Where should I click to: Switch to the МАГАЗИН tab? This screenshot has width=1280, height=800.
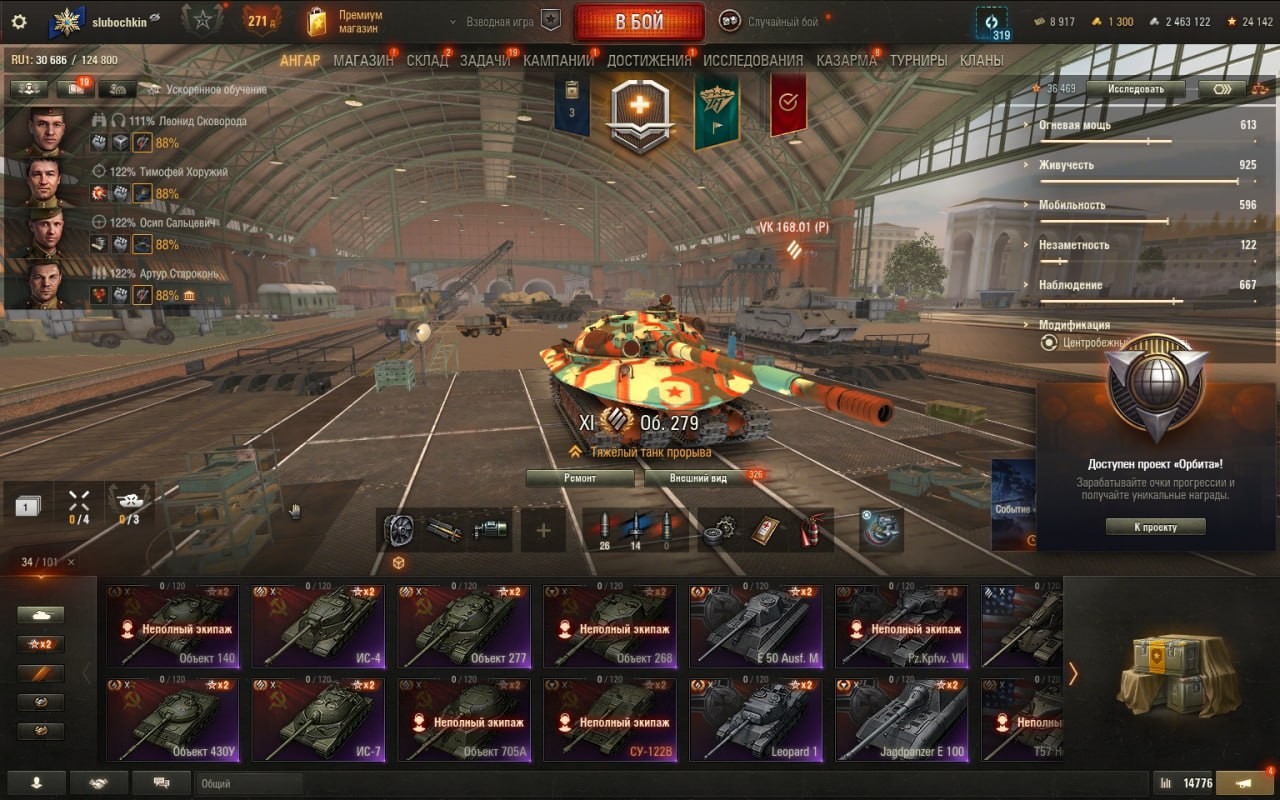[x=363, y=60]
